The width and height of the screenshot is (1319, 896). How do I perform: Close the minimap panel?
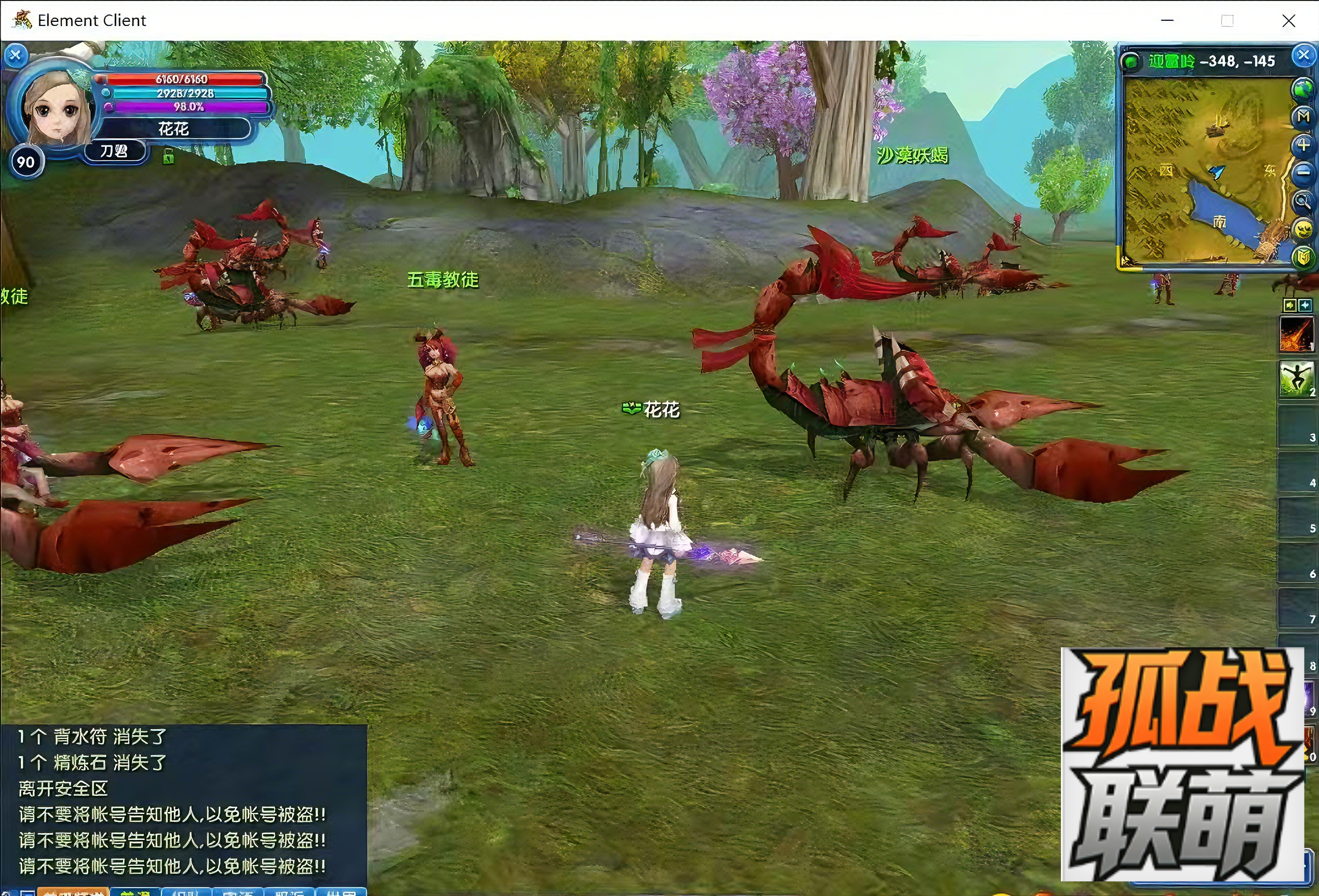(x=1302, y=55)
